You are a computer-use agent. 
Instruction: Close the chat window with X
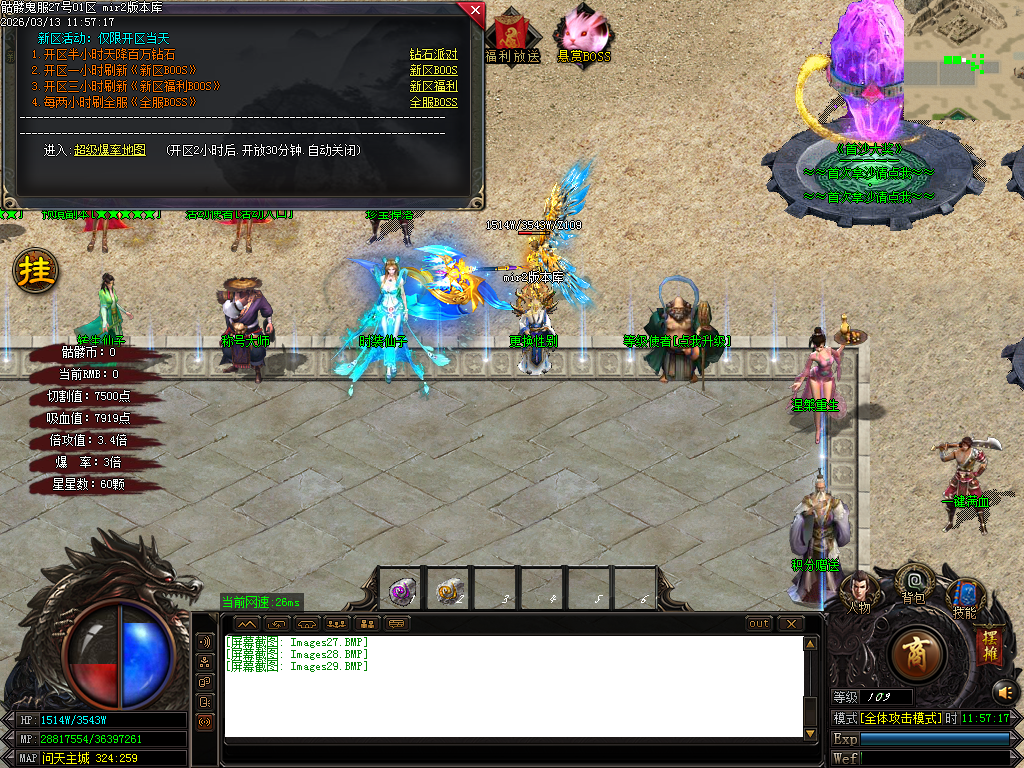[791, 624]
